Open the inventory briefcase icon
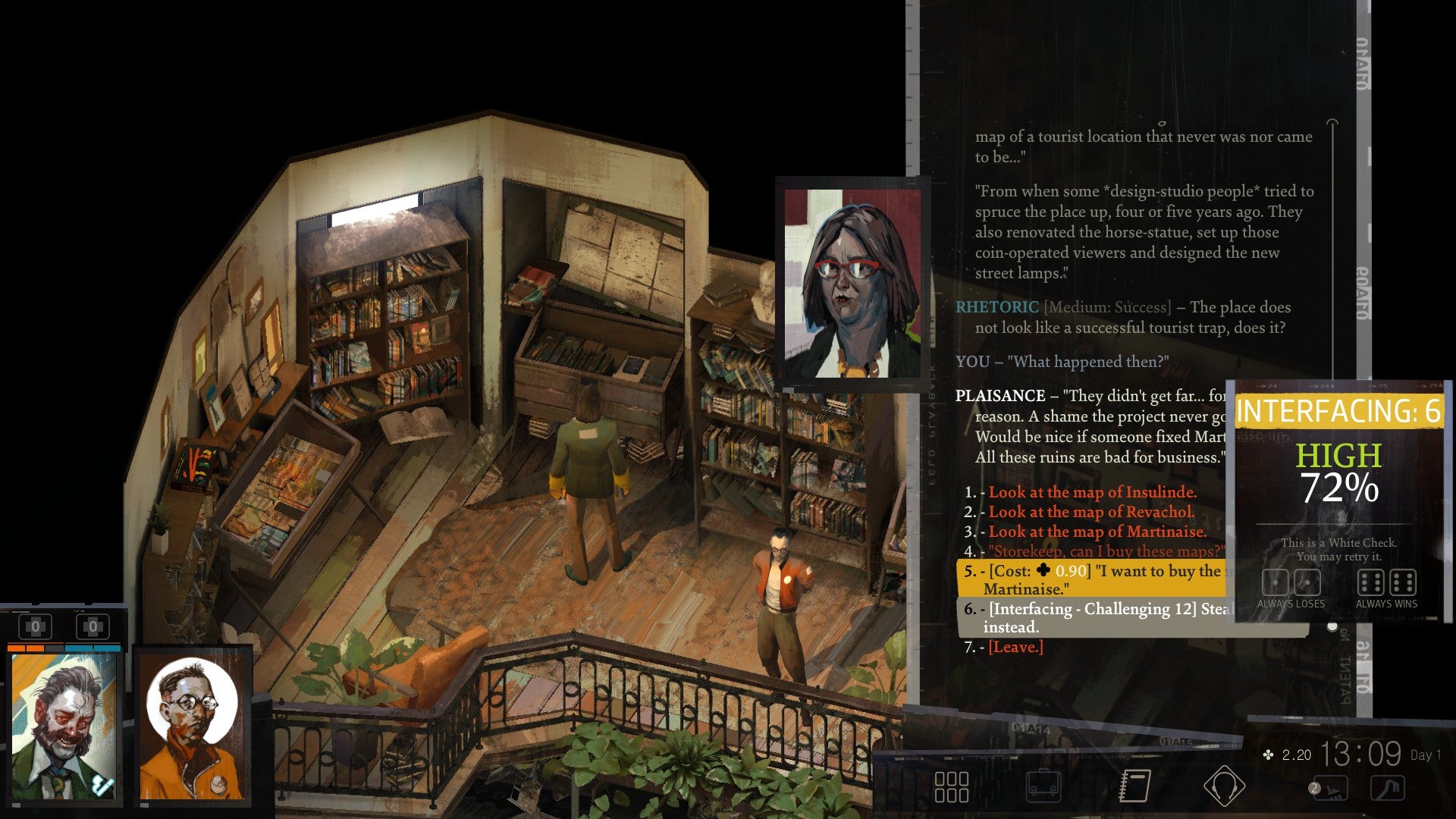1456x819 pixels. click(1043, 786)
